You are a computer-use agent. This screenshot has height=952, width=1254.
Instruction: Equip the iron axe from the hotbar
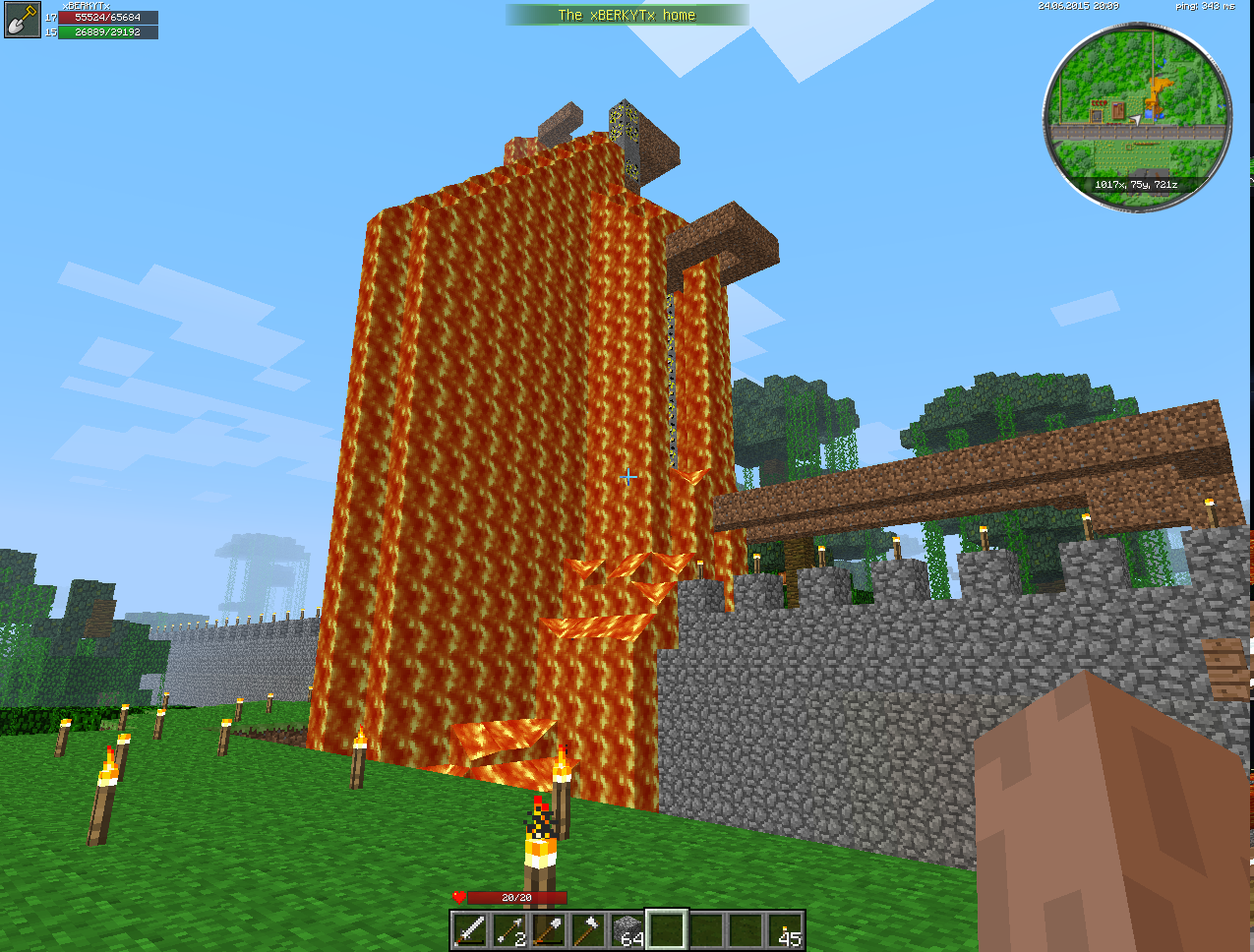[x=588, y=930]
